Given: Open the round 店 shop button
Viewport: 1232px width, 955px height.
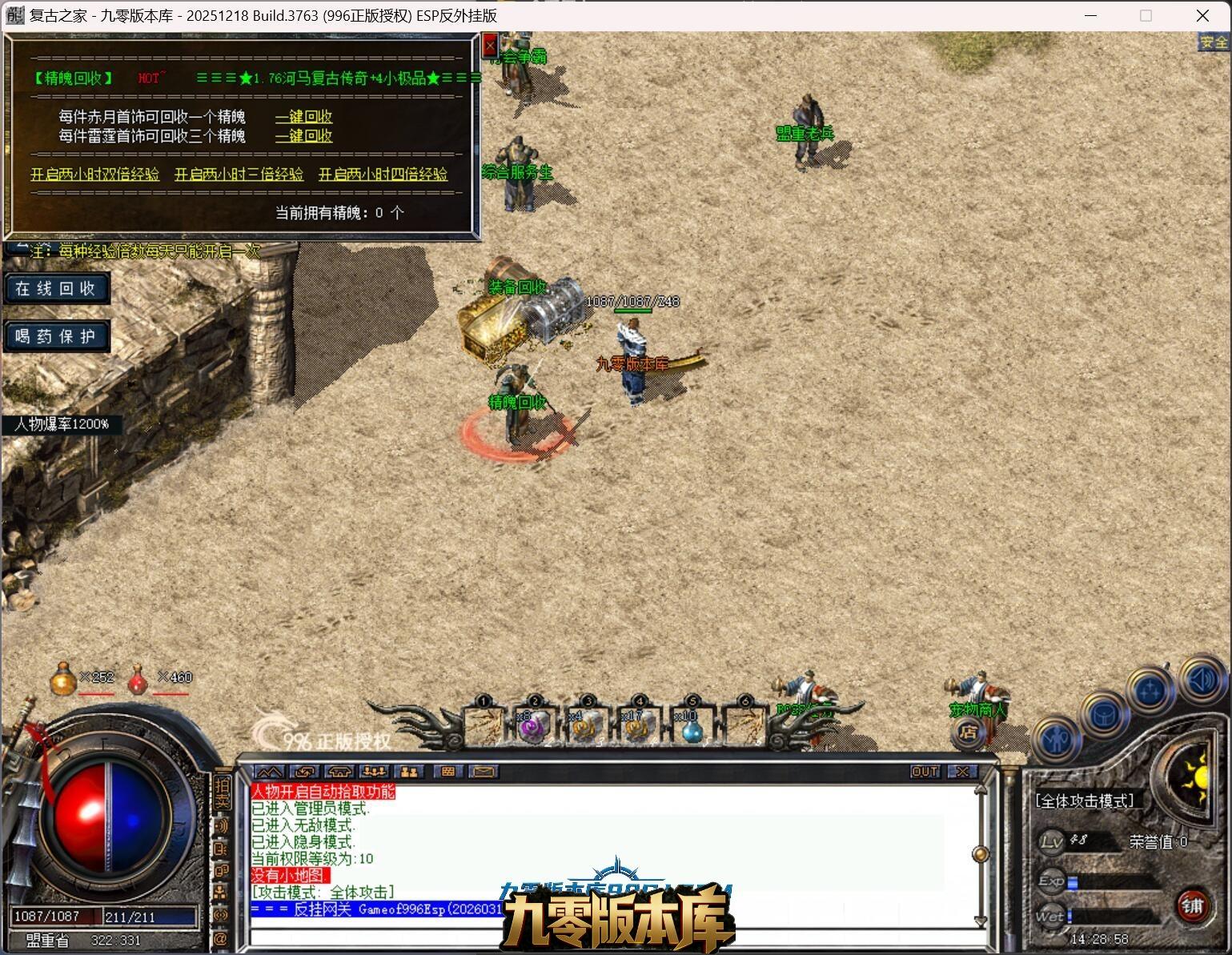Looking at the screenshot, I should (968, 732).
